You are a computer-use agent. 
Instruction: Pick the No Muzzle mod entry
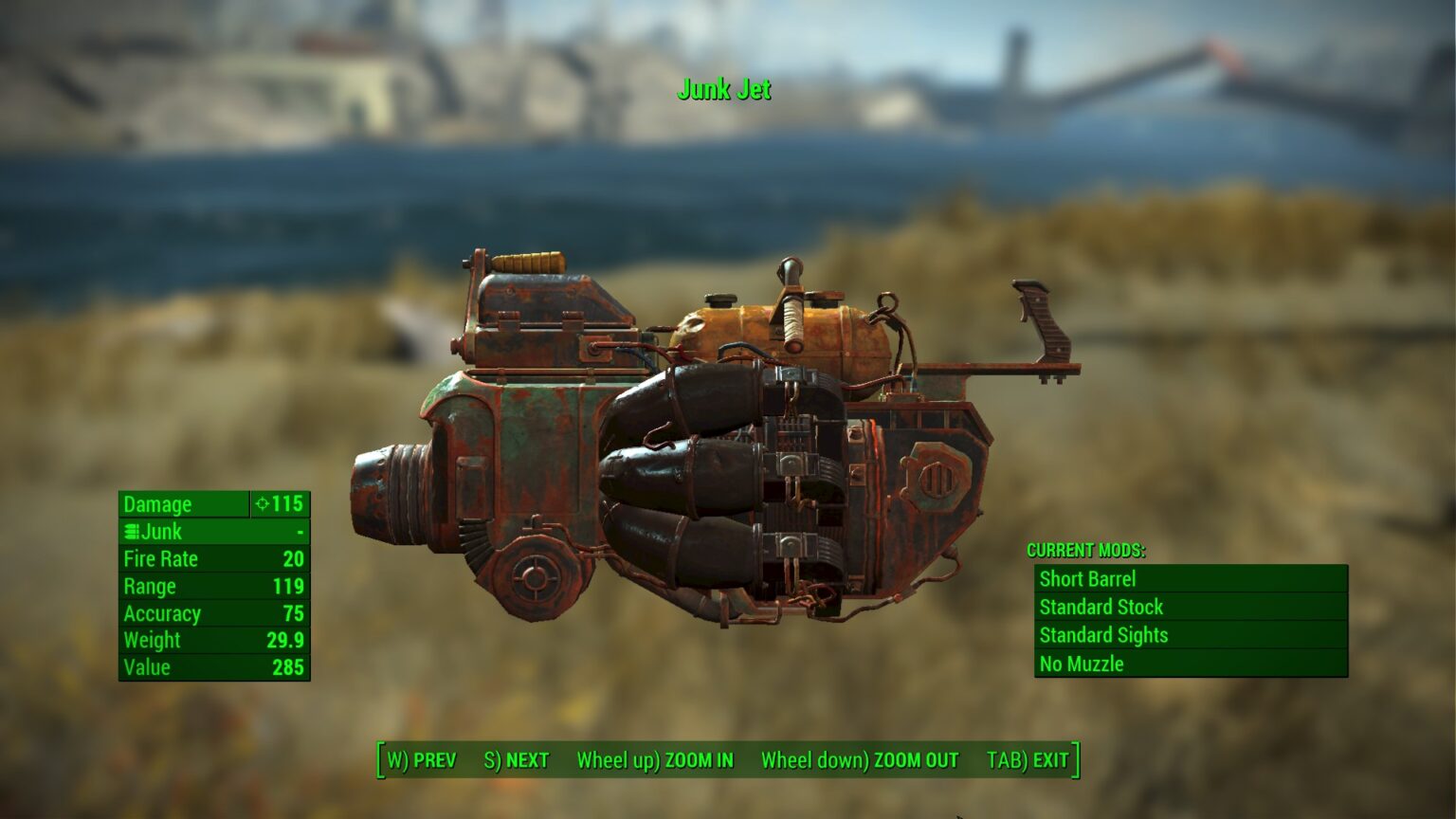click(x=1190, y=664)
